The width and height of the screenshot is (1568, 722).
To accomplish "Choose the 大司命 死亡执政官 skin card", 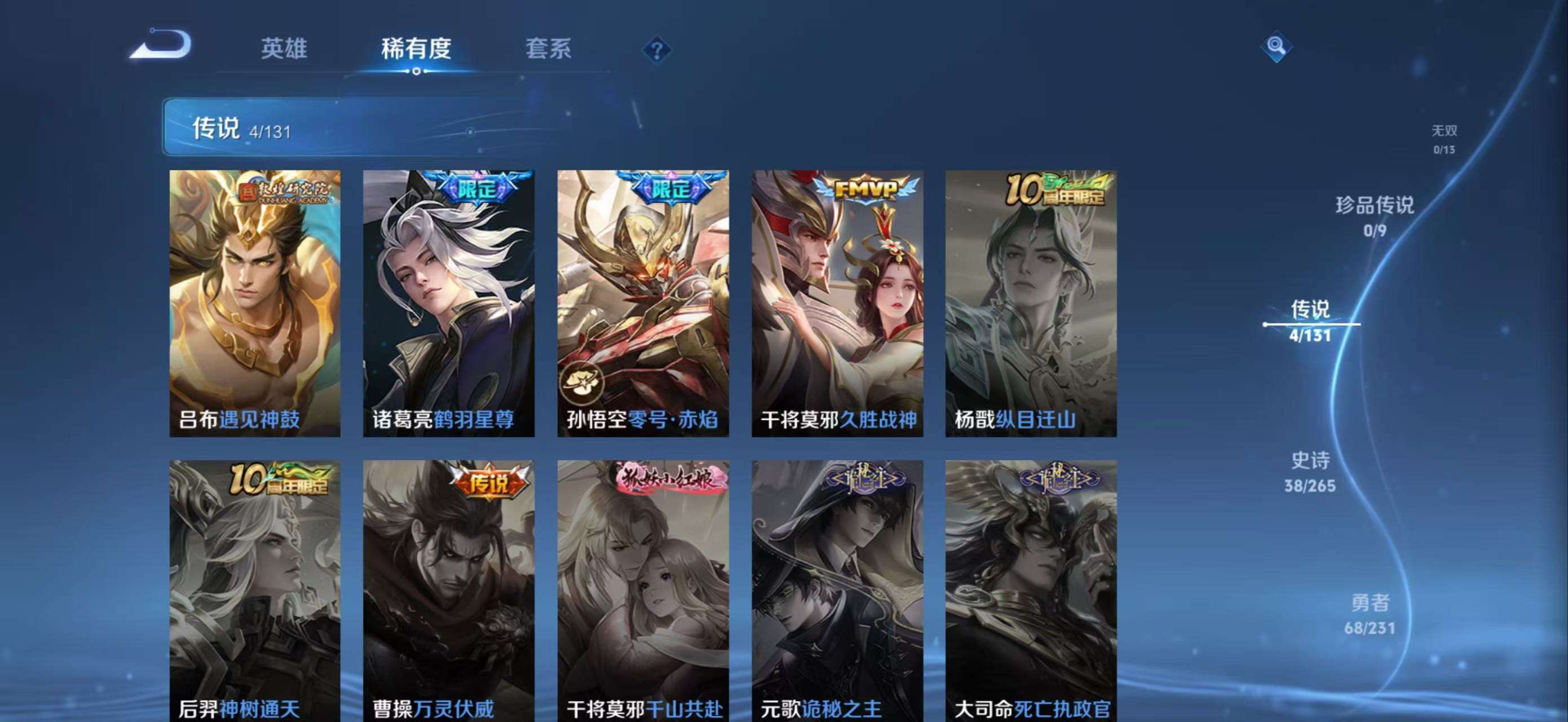I will coord(1031,591).
